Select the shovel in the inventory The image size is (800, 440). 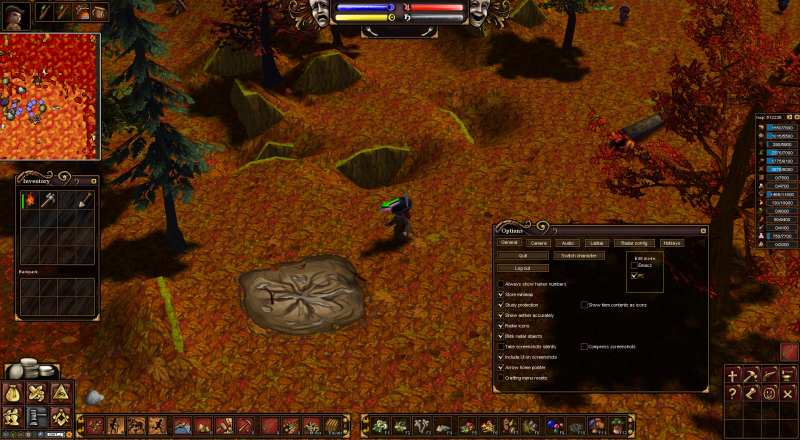pos(85,200)
